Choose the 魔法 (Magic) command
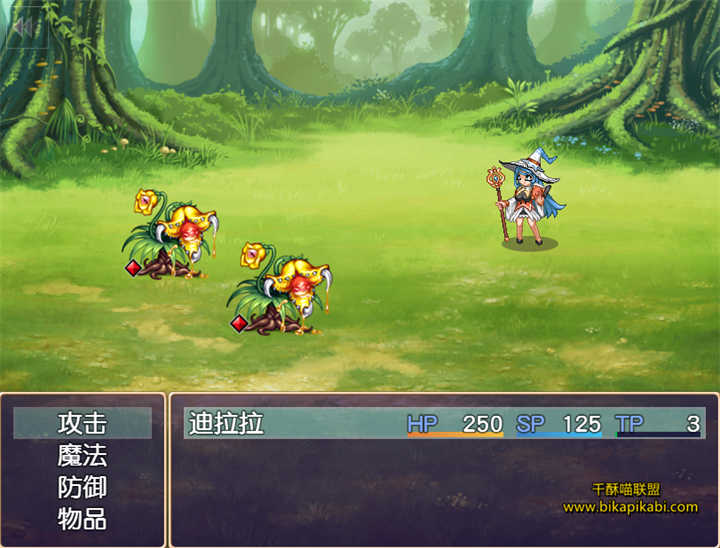720x548 pixels. point(82,456)
